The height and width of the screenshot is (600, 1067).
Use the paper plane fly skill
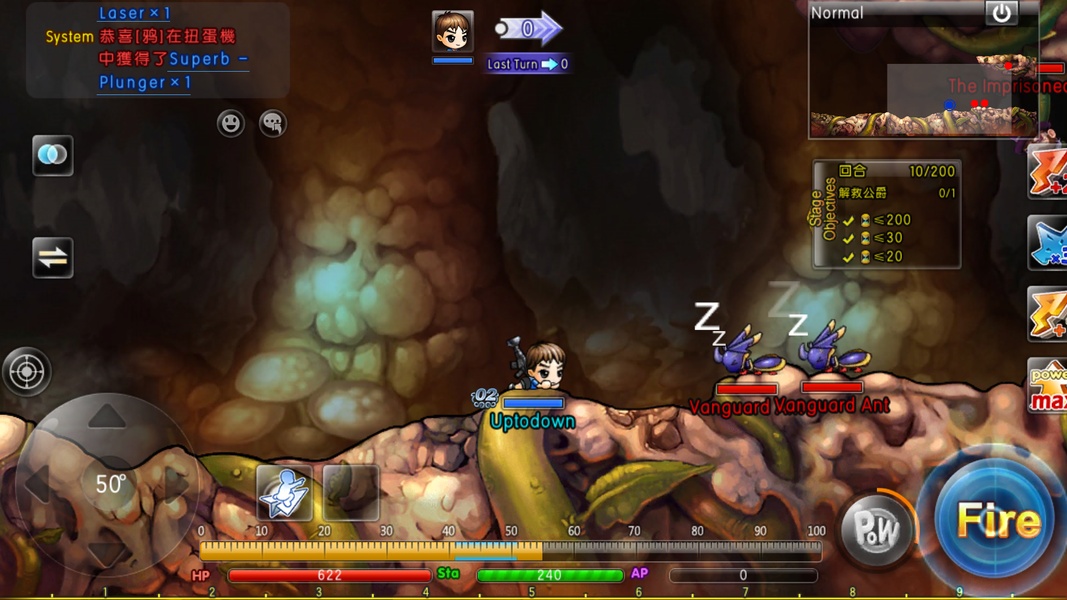[x=284, y=492]
